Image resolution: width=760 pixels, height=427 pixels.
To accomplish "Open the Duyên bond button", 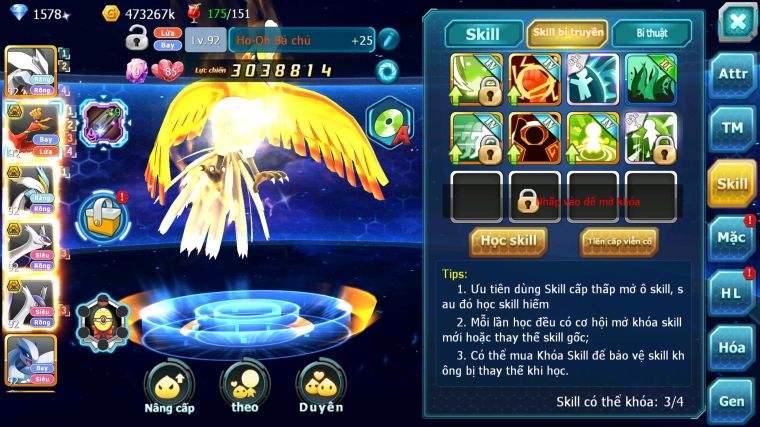I will [x=321, y=388].
